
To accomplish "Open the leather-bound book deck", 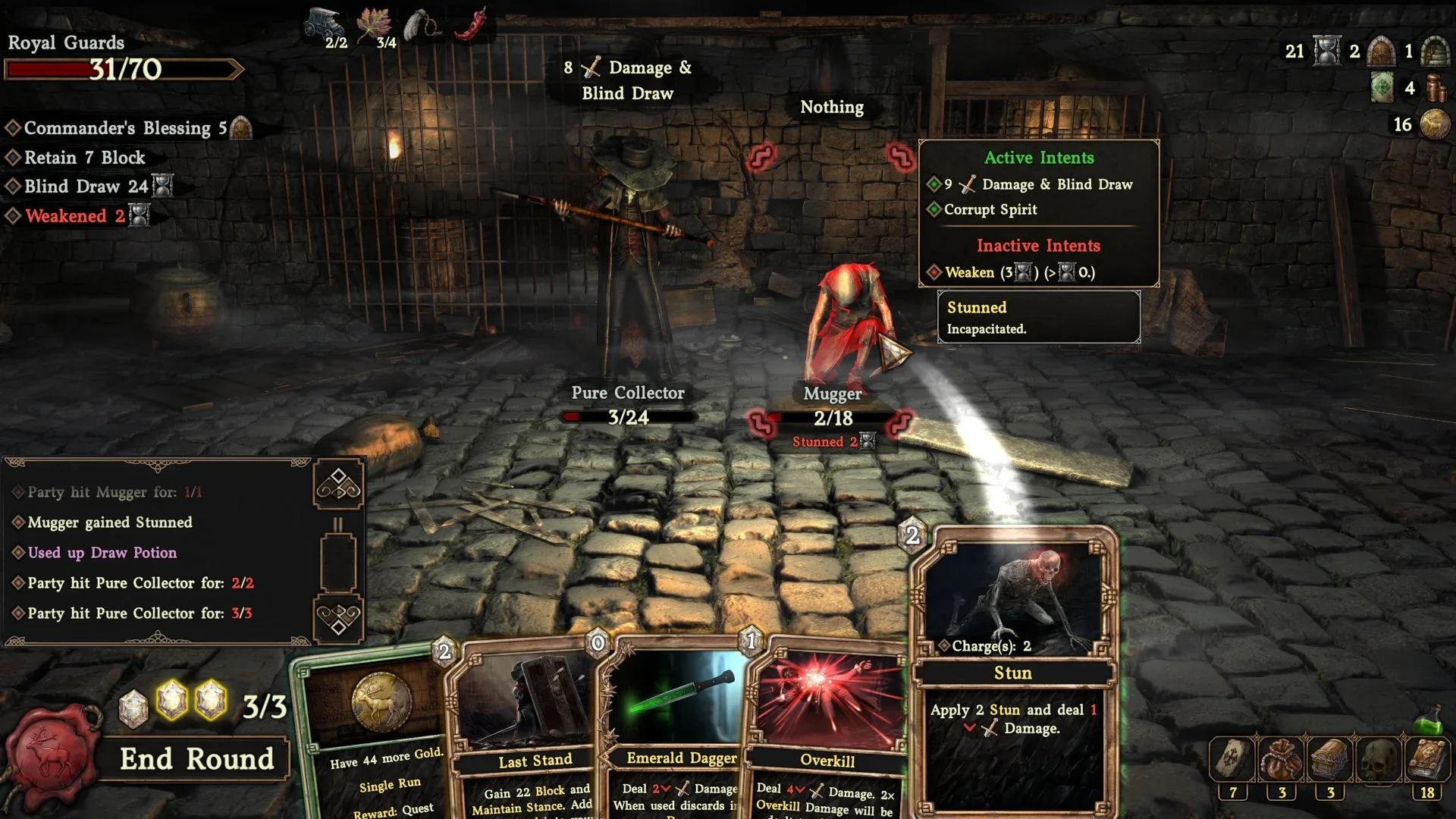I will click(x=1427, y=759).
